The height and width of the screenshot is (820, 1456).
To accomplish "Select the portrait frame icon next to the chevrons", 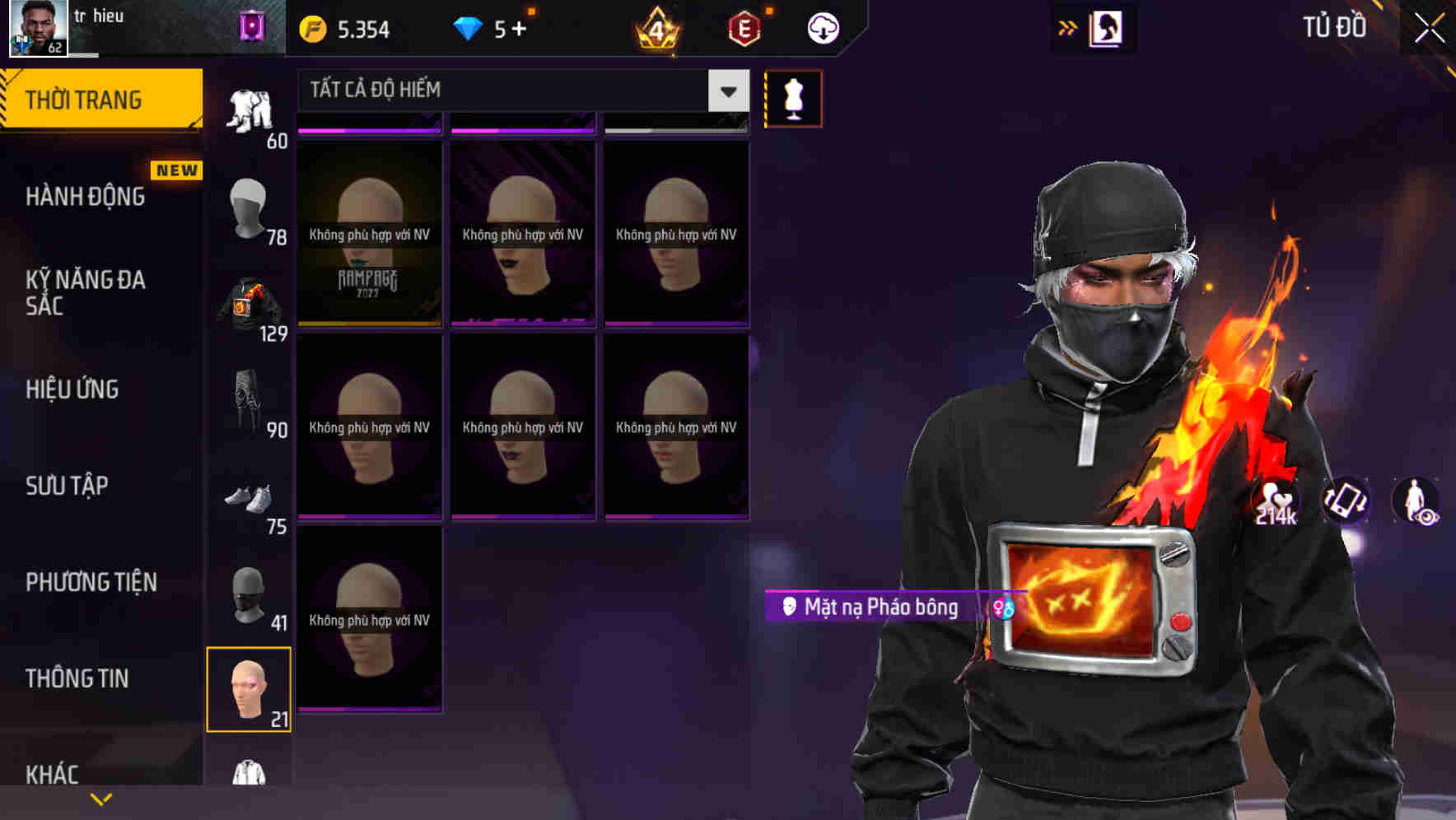I will tap(1107, 26).
